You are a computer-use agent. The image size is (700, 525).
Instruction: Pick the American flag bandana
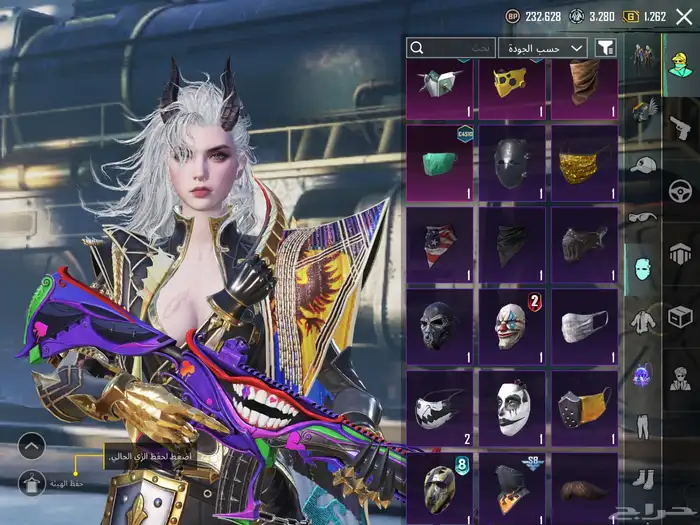pos(439,244)
